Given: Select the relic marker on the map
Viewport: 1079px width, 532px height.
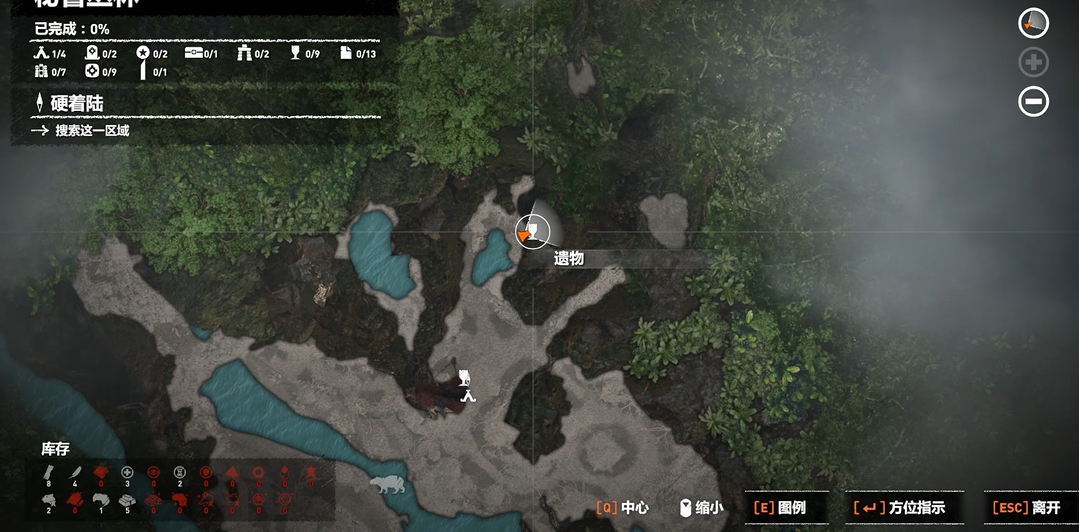Looking at the screenshot, I should coord(532,233).
